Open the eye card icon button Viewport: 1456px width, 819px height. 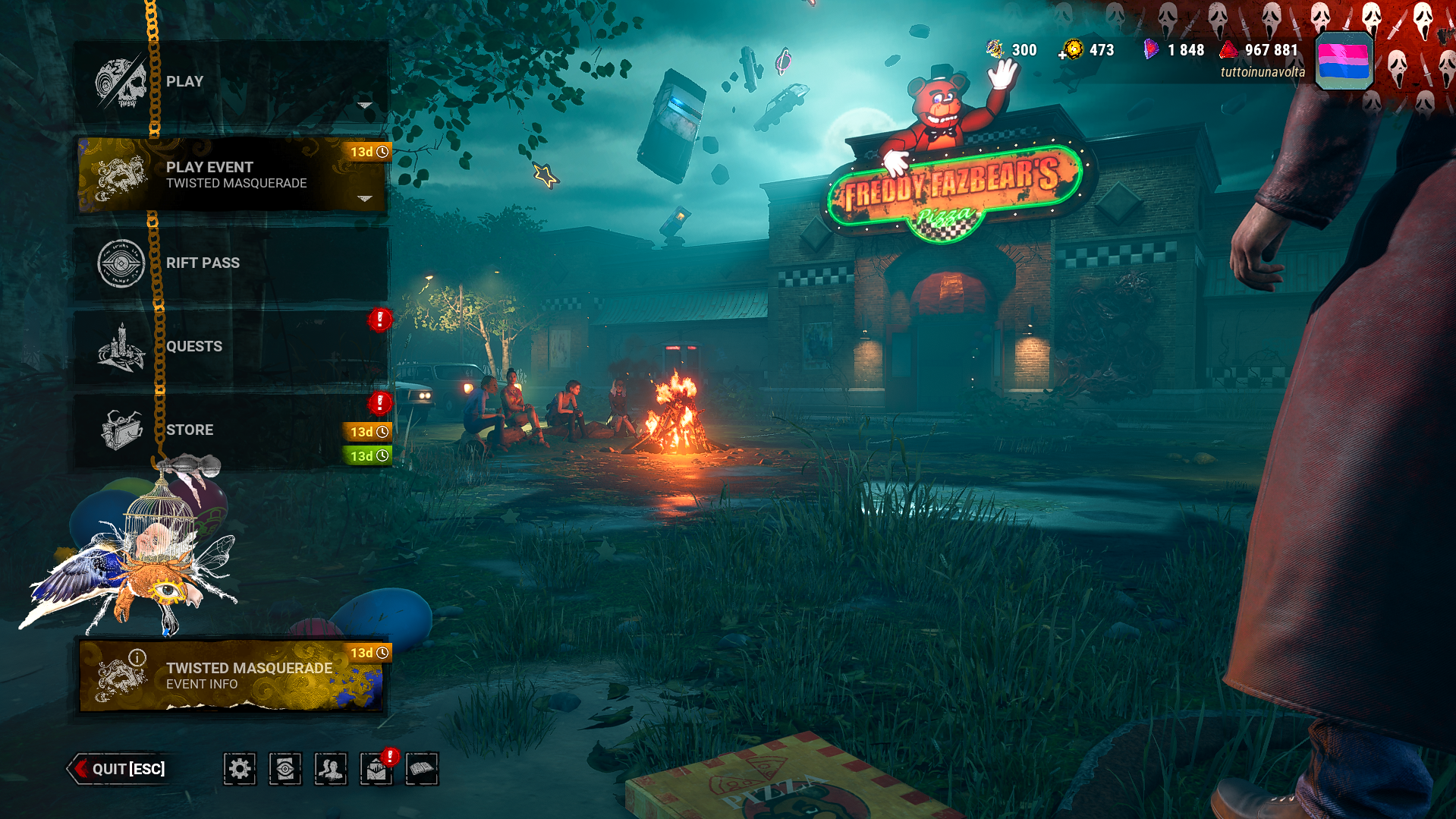coord(285,769)
